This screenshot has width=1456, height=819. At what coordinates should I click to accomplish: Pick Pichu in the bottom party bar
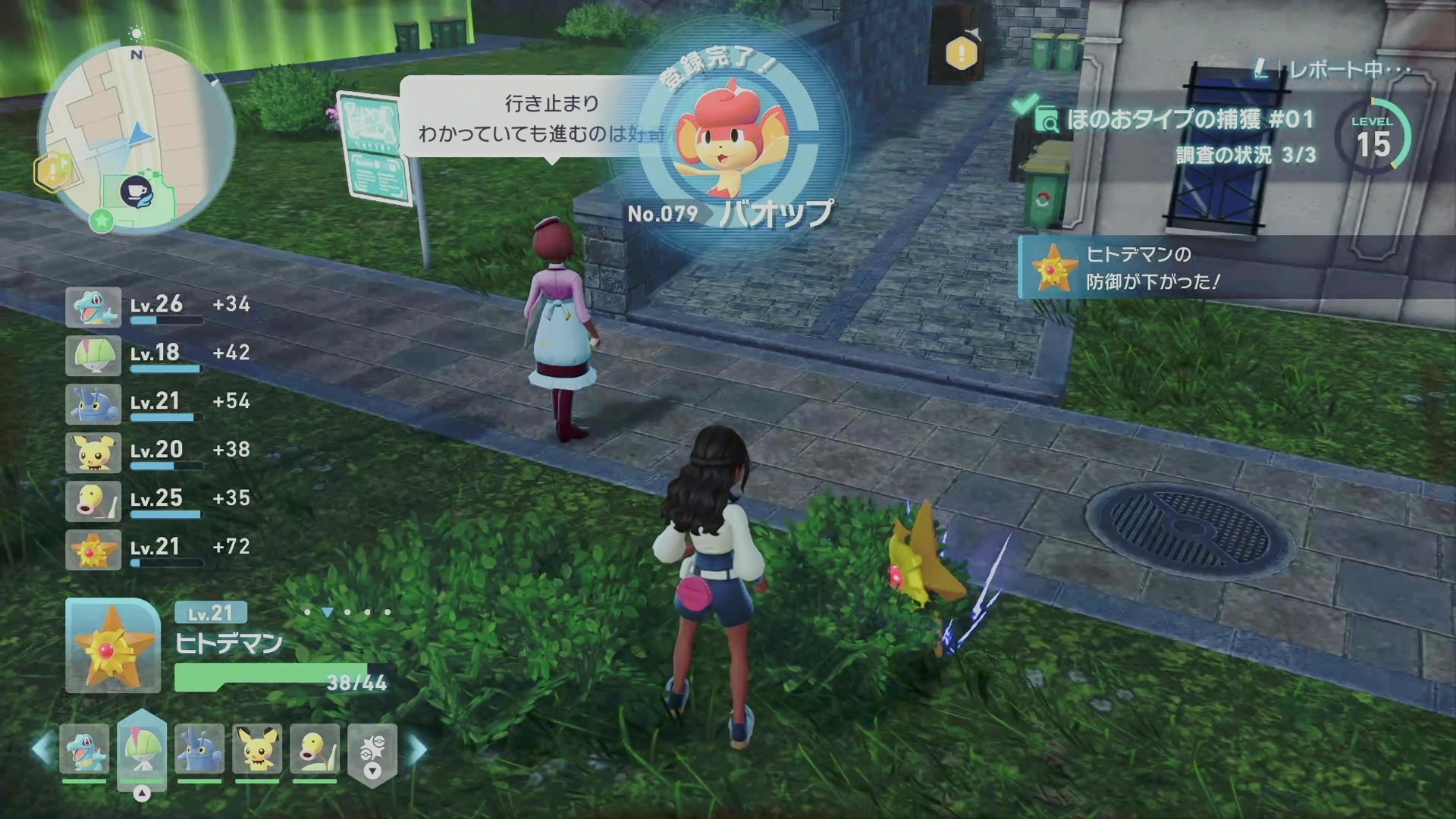click(257, 749)
